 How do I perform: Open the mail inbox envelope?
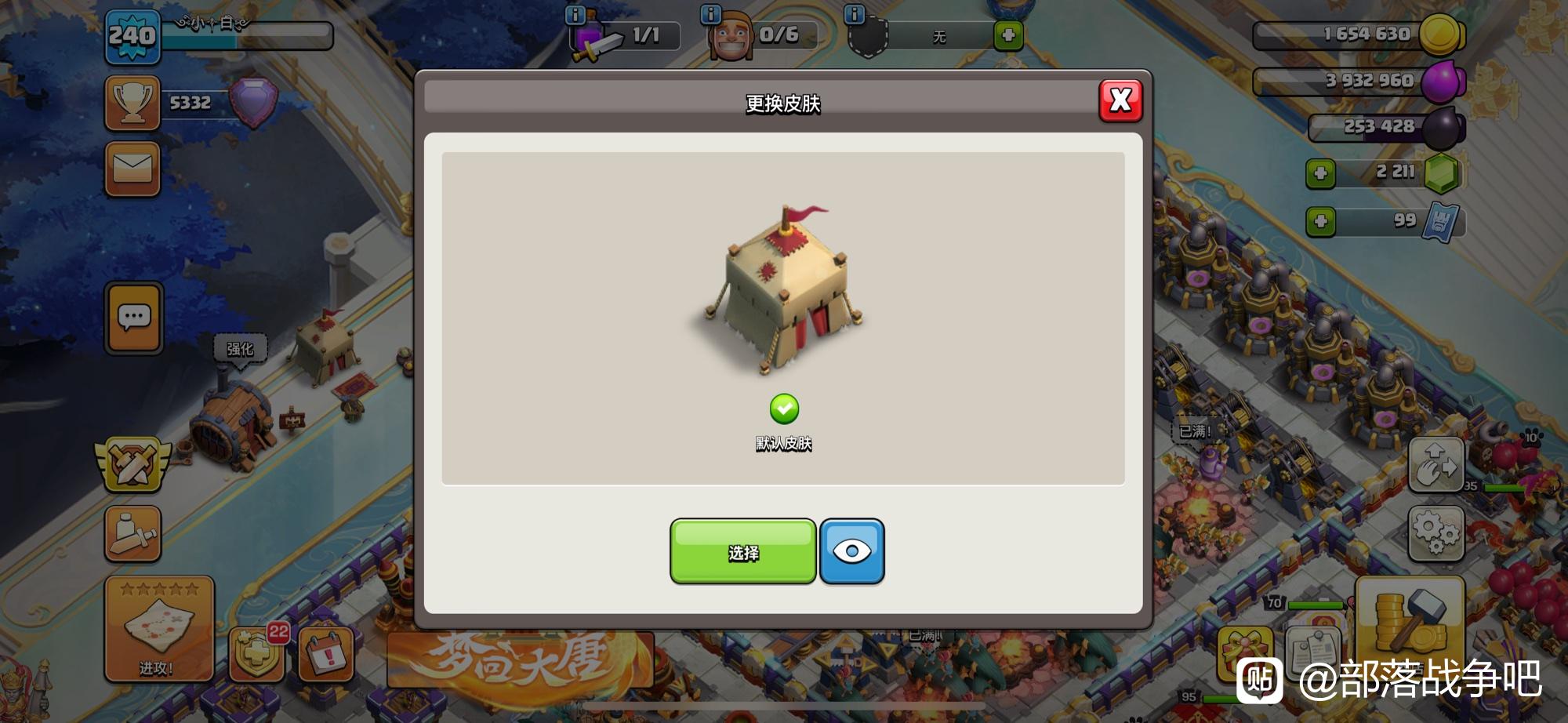point(132,169)
